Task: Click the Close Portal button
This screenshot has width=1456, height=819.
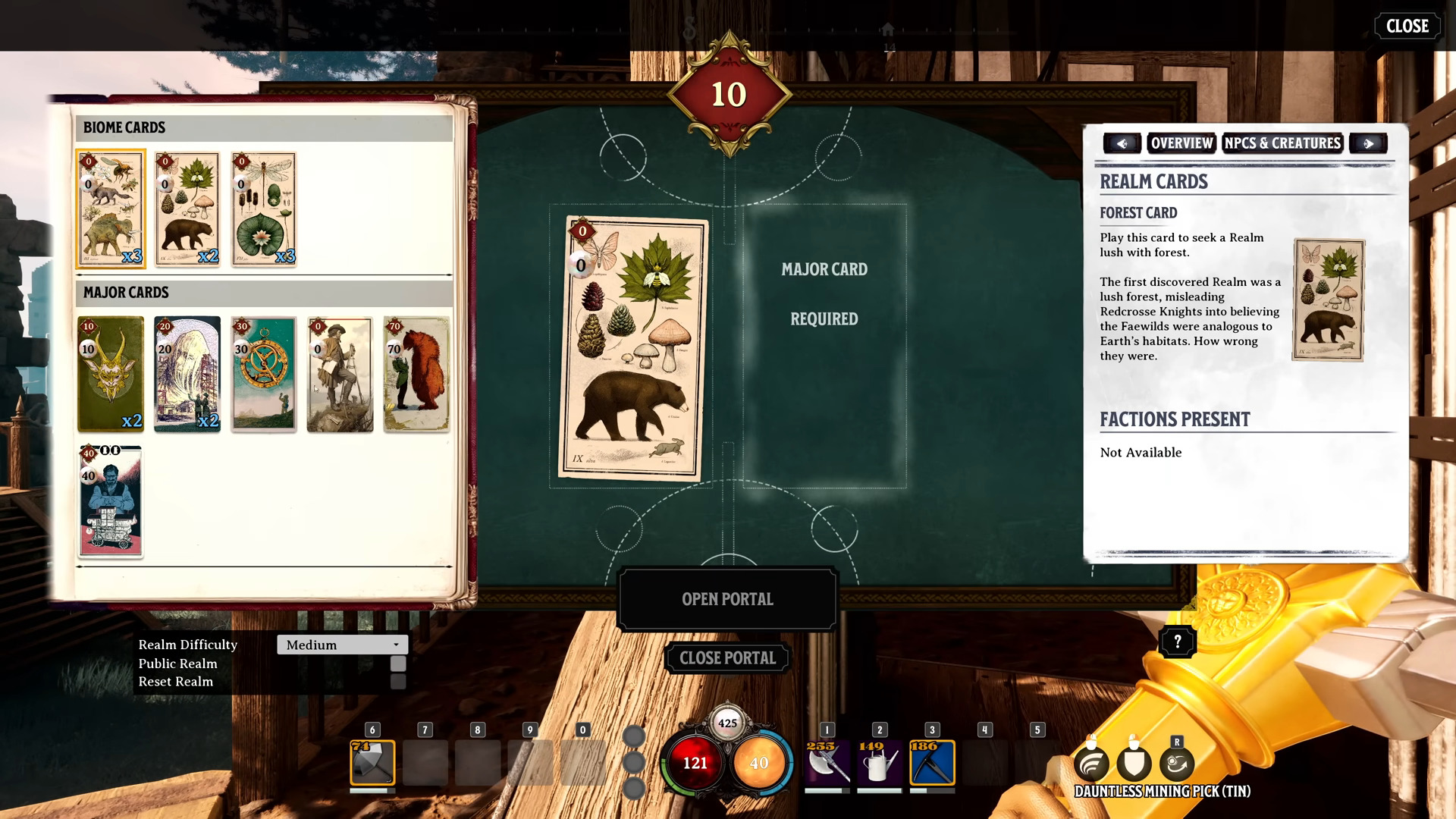Action: pos(727,658)
